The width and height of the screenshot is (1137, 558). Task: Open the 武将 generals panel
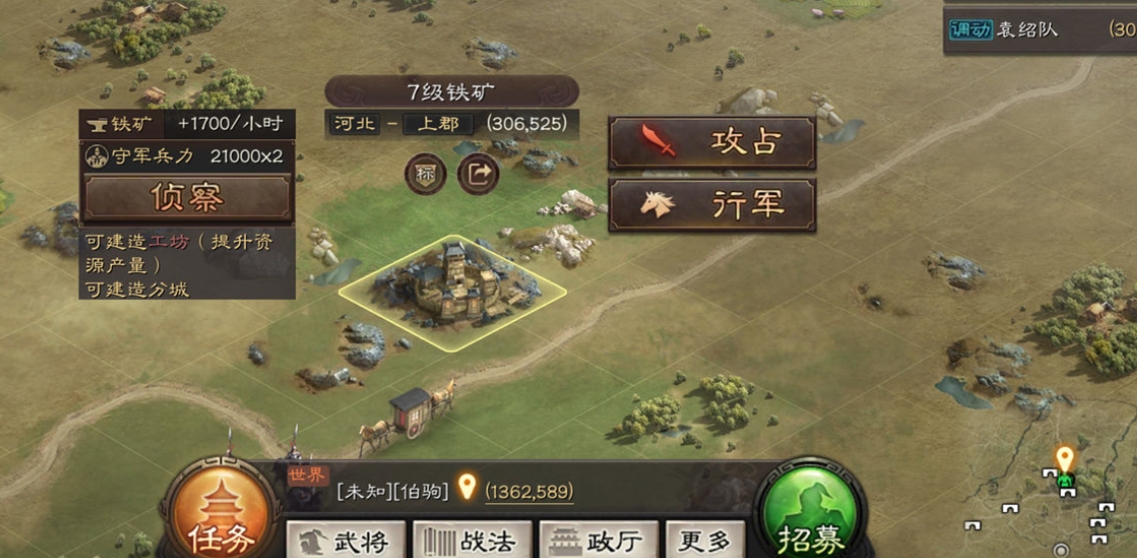[346, 541]
